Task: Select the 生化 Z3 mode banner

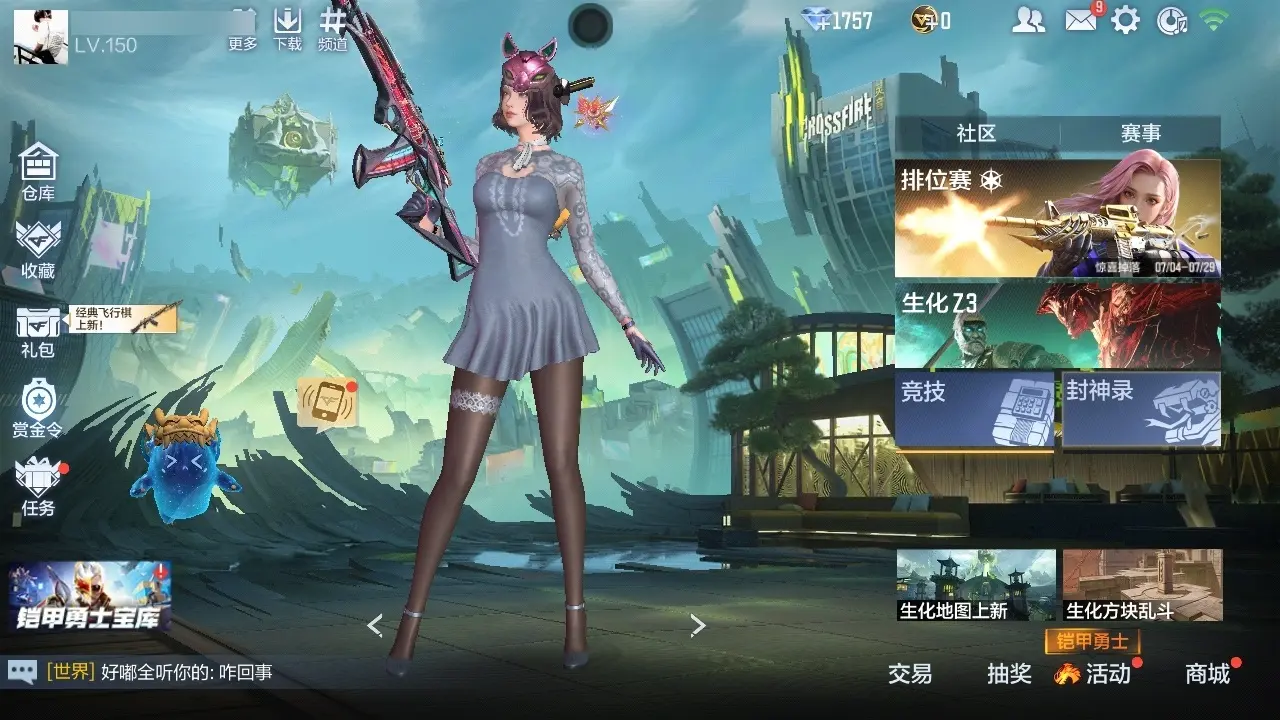Action: (1057, 325)
